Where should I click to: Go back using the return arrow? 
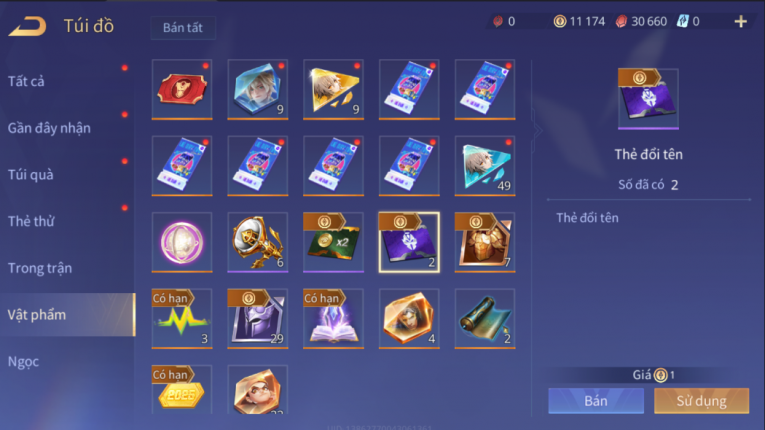pyautogui.click(x=27, y=26)
